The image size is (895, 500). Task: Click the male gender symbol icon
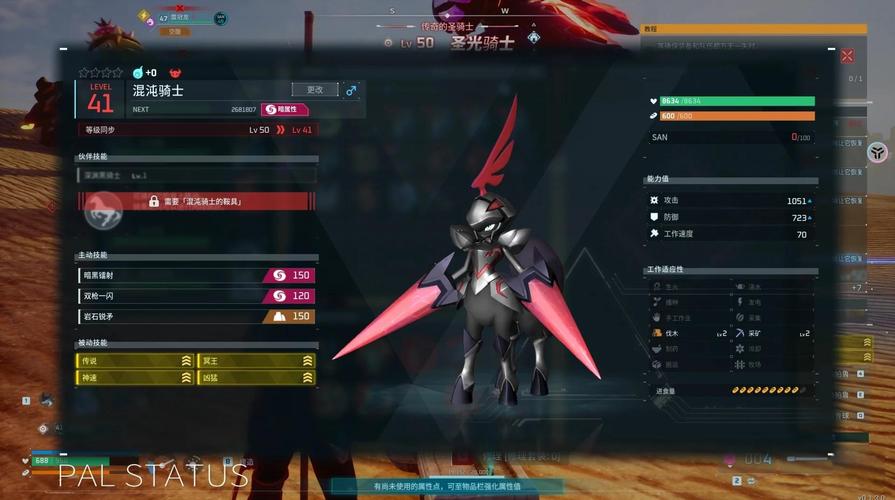click(351, 90)
